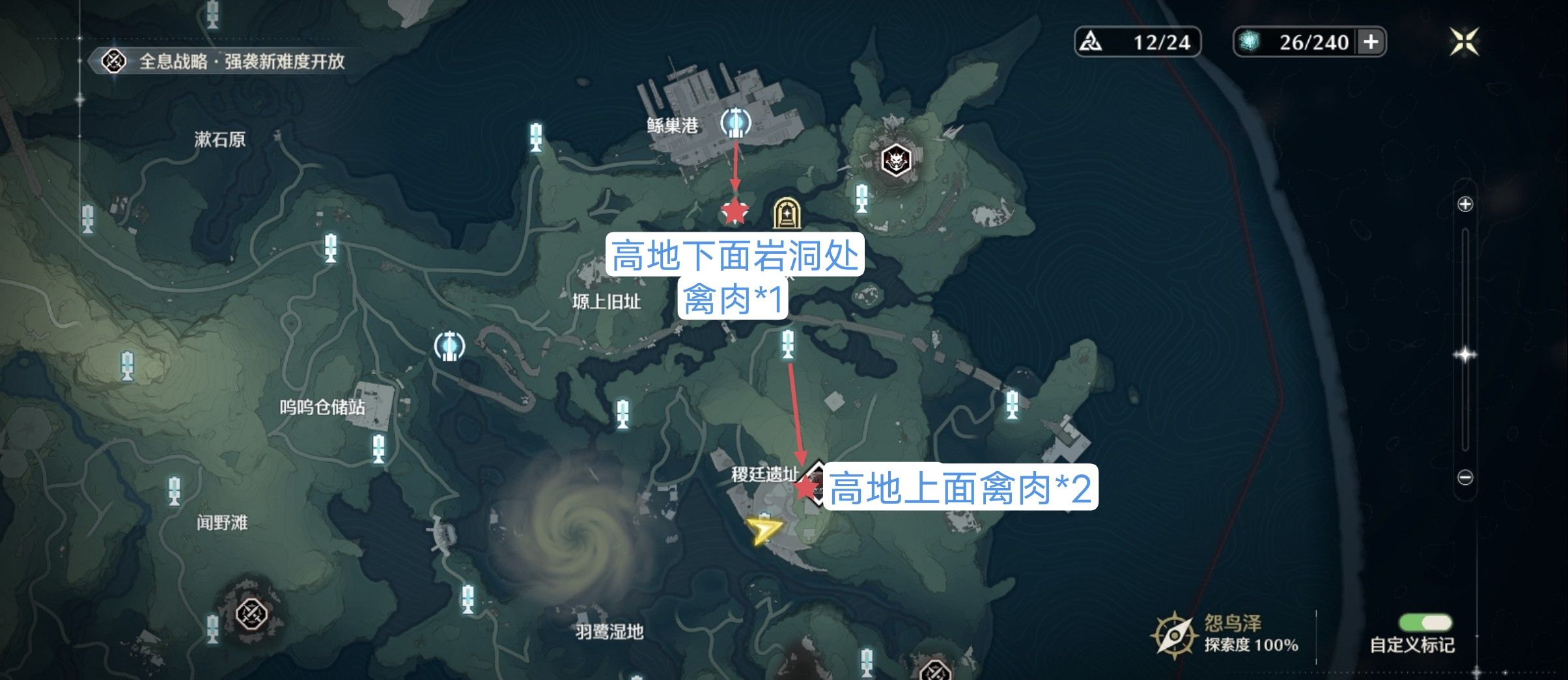Open the 12/24 activity counter
This screenshot has height=680, width=1568.
pos(1137,42)
